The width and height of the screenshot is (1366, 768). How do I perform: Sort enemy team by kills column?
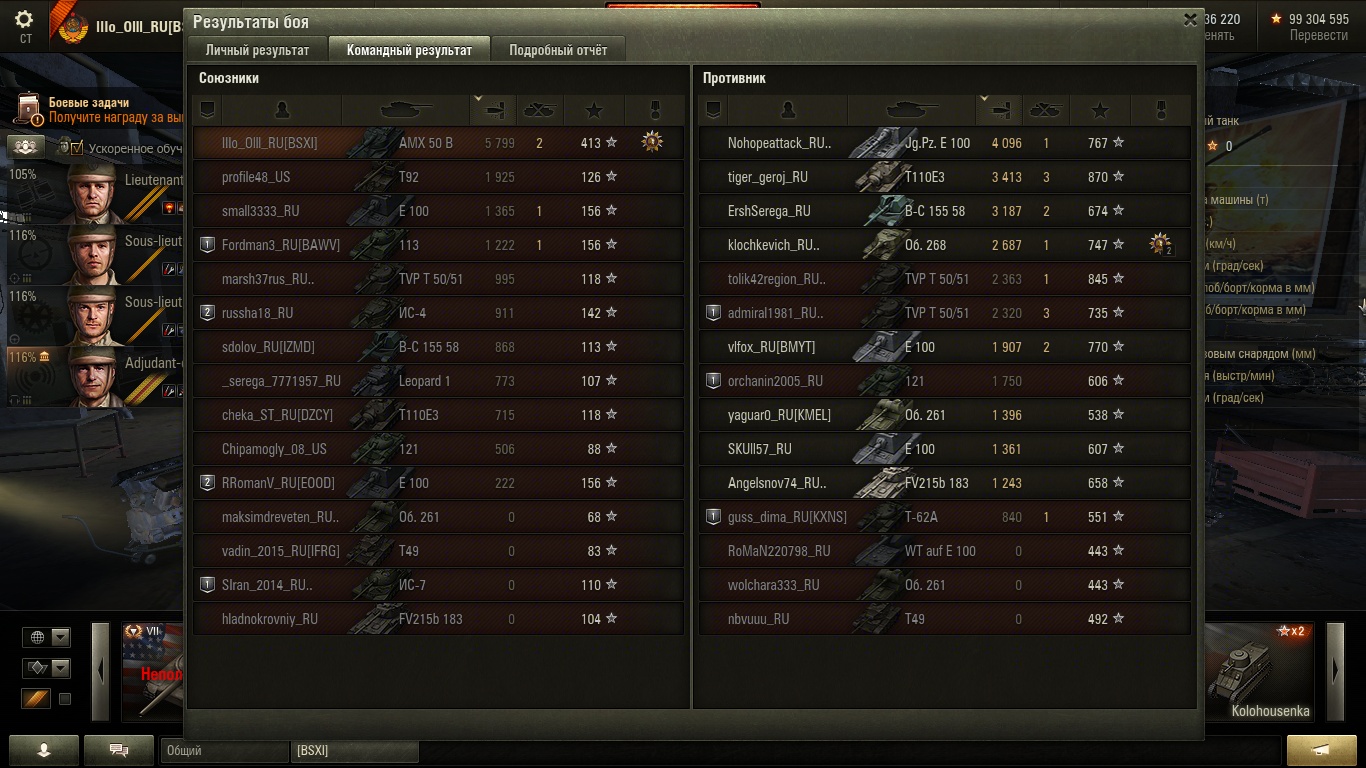click(1045, 110)
